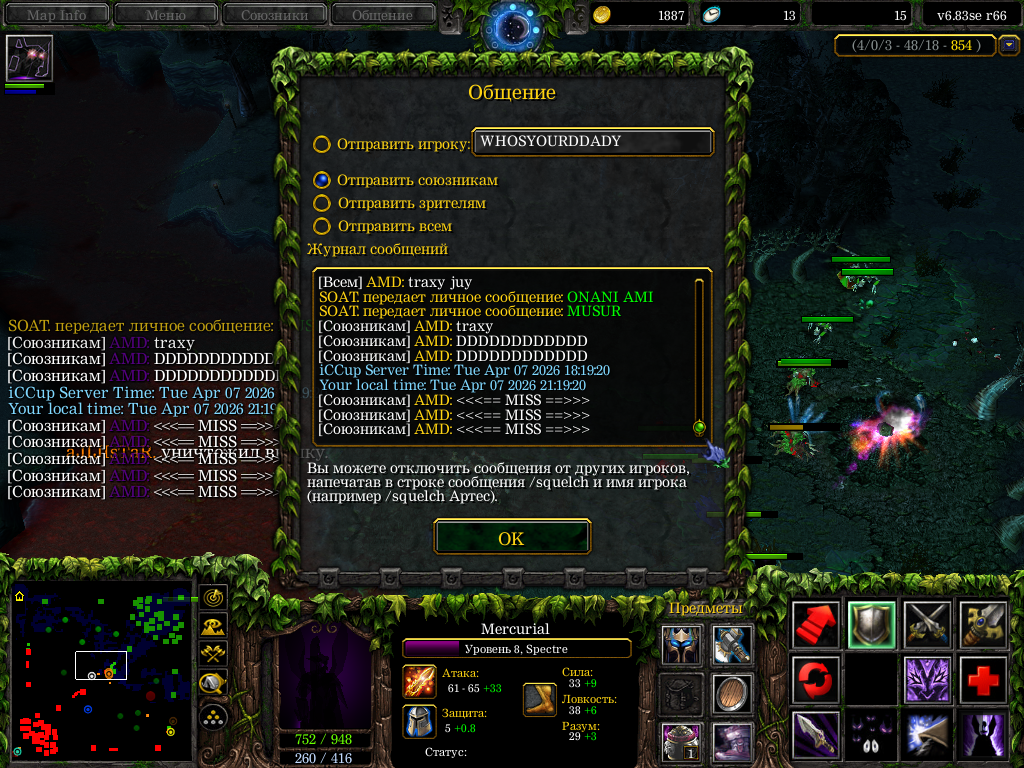Click the minimap signal ping button

(x=213, y=597)
